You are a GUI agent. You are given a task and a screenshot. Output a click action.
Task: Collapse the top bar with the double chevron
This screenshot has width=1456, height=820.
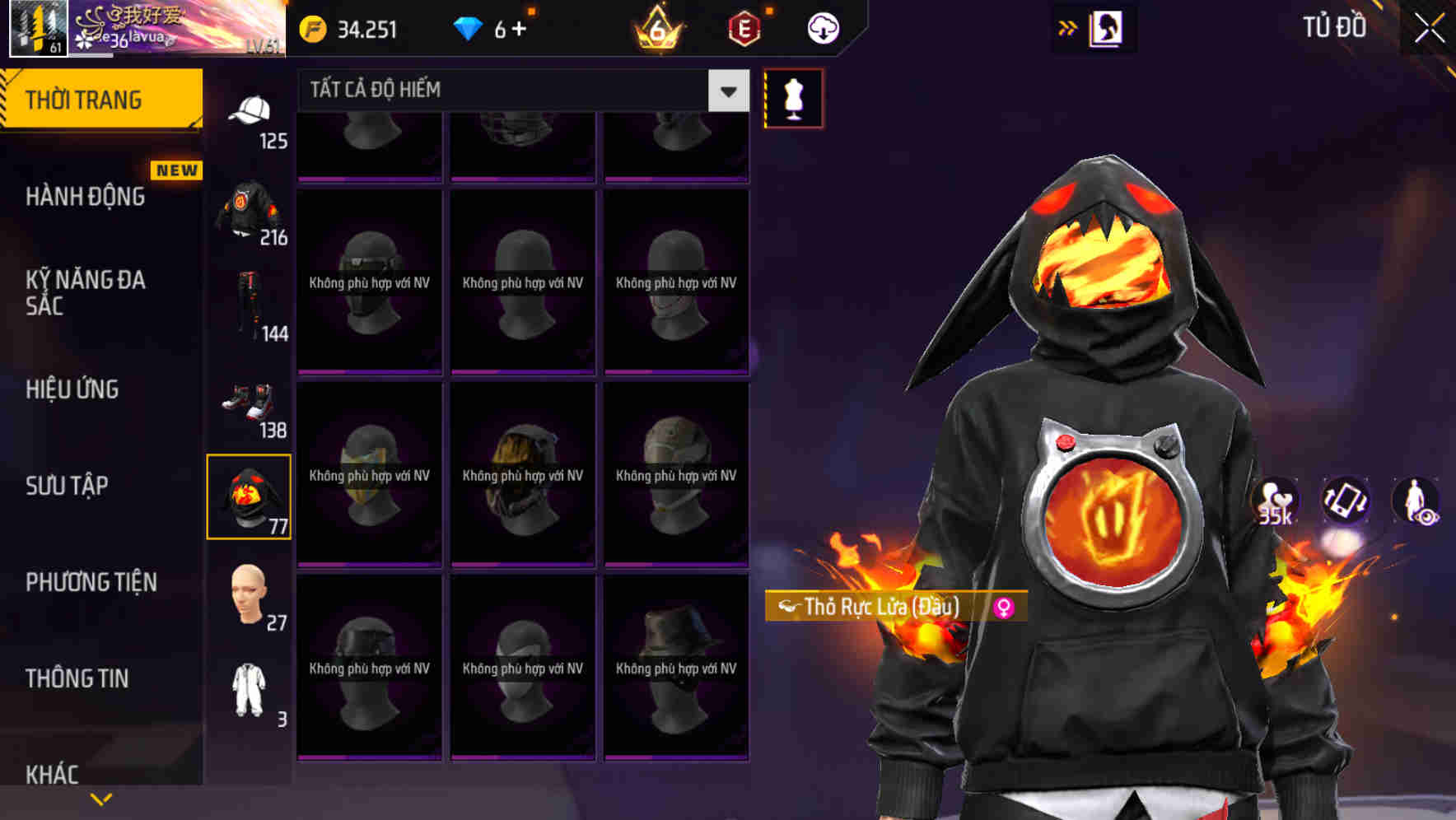[x=1066, y=26]
